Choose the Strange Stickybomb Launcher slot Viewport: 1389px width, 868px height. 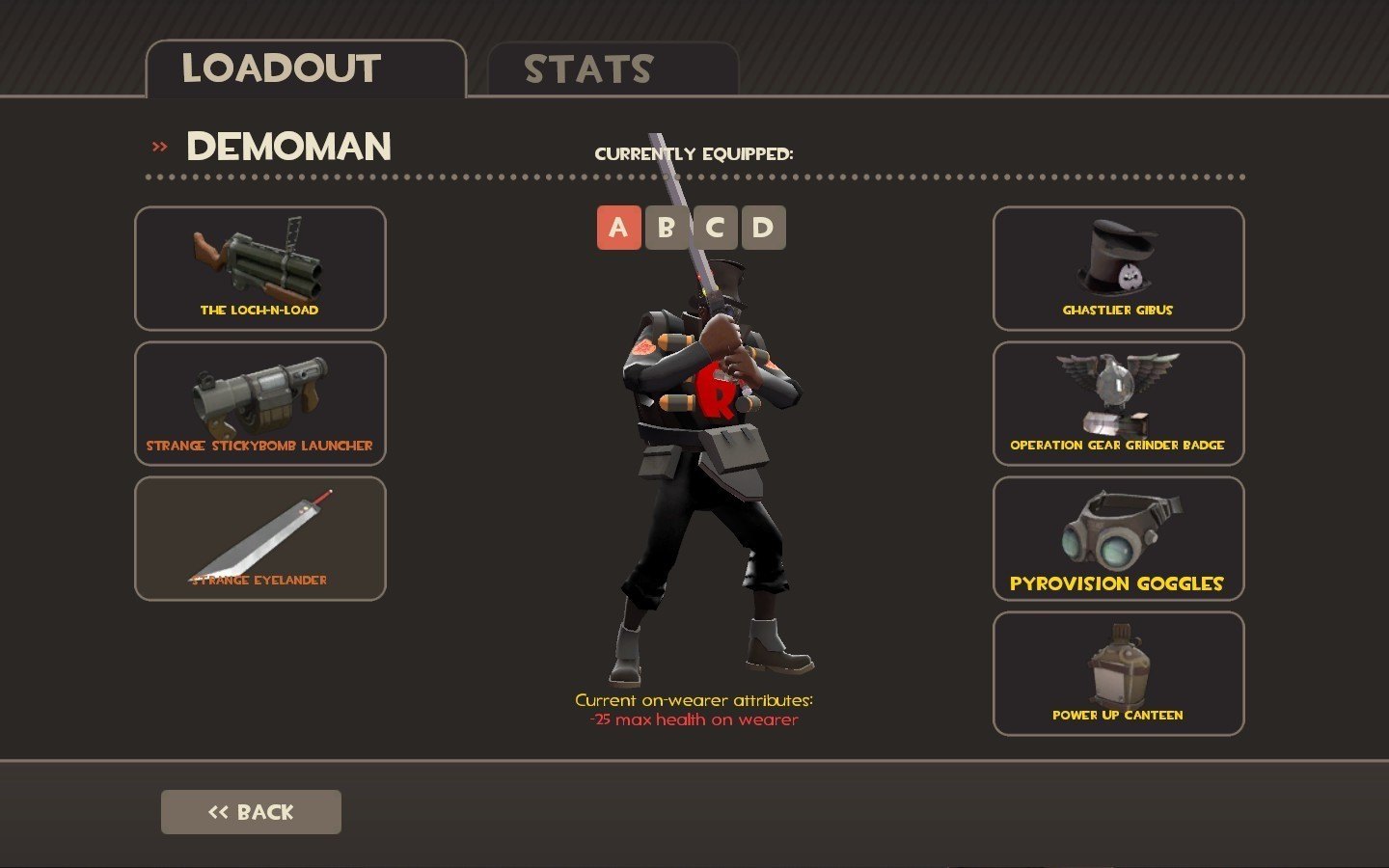260,403
